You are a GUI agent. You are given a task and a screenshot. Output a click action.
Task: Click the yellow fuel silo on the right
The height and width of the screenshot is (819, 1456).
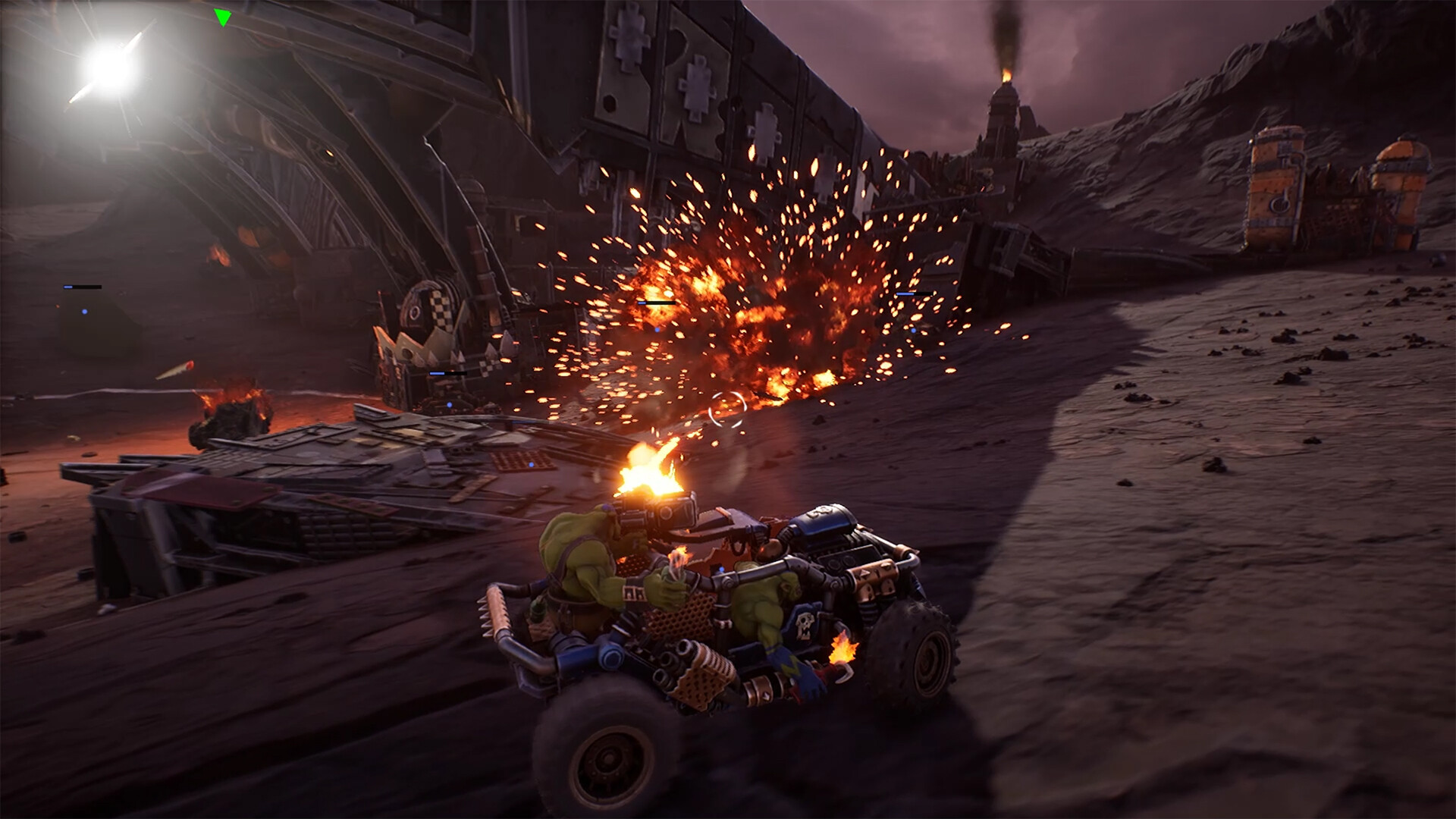pyautogui.click(x=1274, y=182)
